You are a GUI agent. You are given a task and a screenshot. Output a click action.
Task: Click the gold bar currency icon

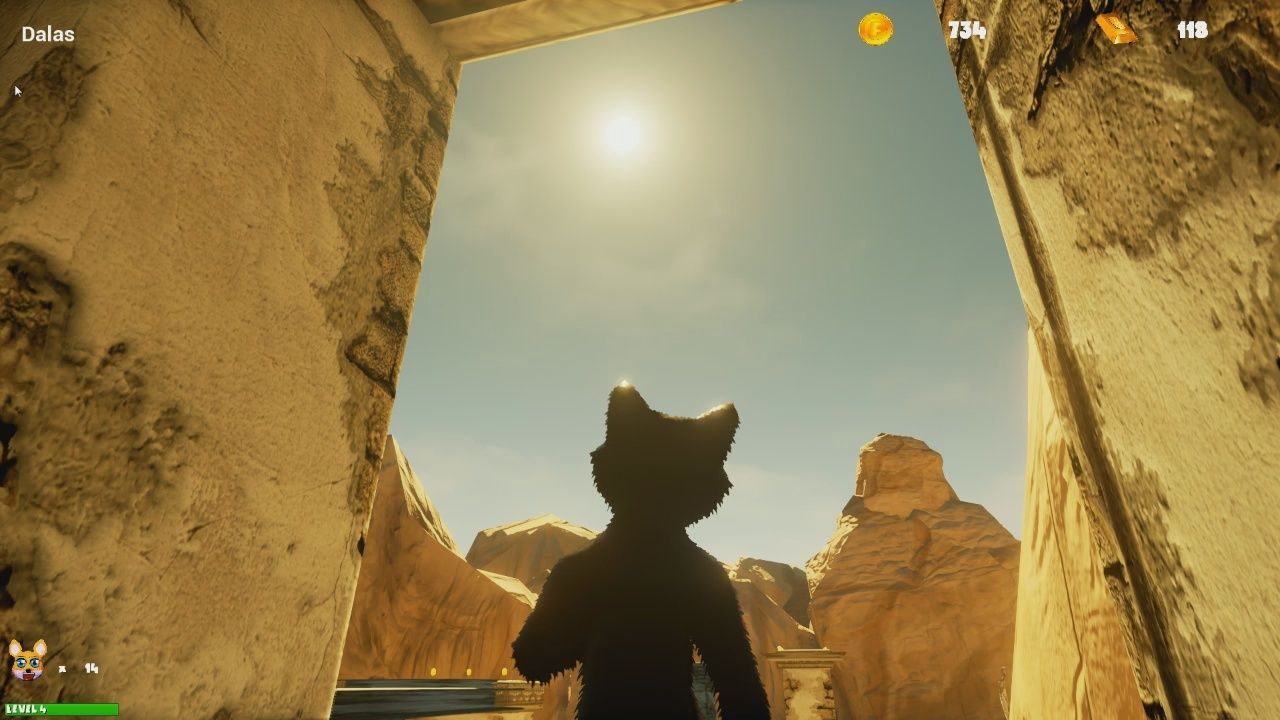point(1118,30)
